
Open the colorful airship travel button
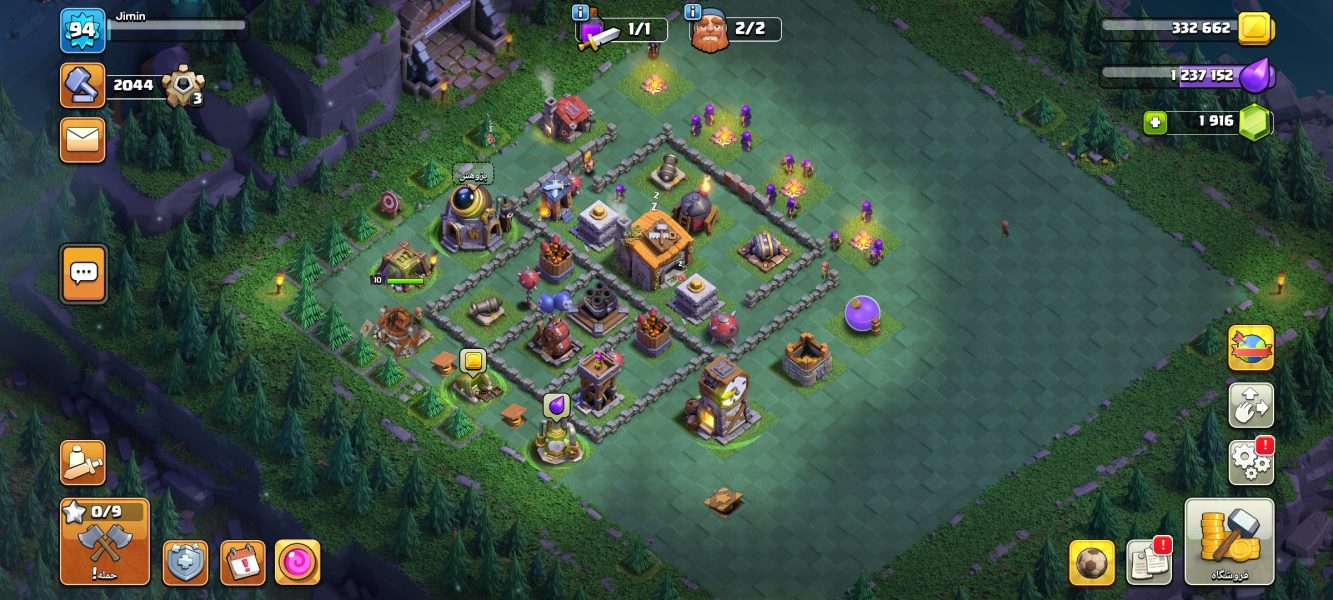coord(1250,348)
